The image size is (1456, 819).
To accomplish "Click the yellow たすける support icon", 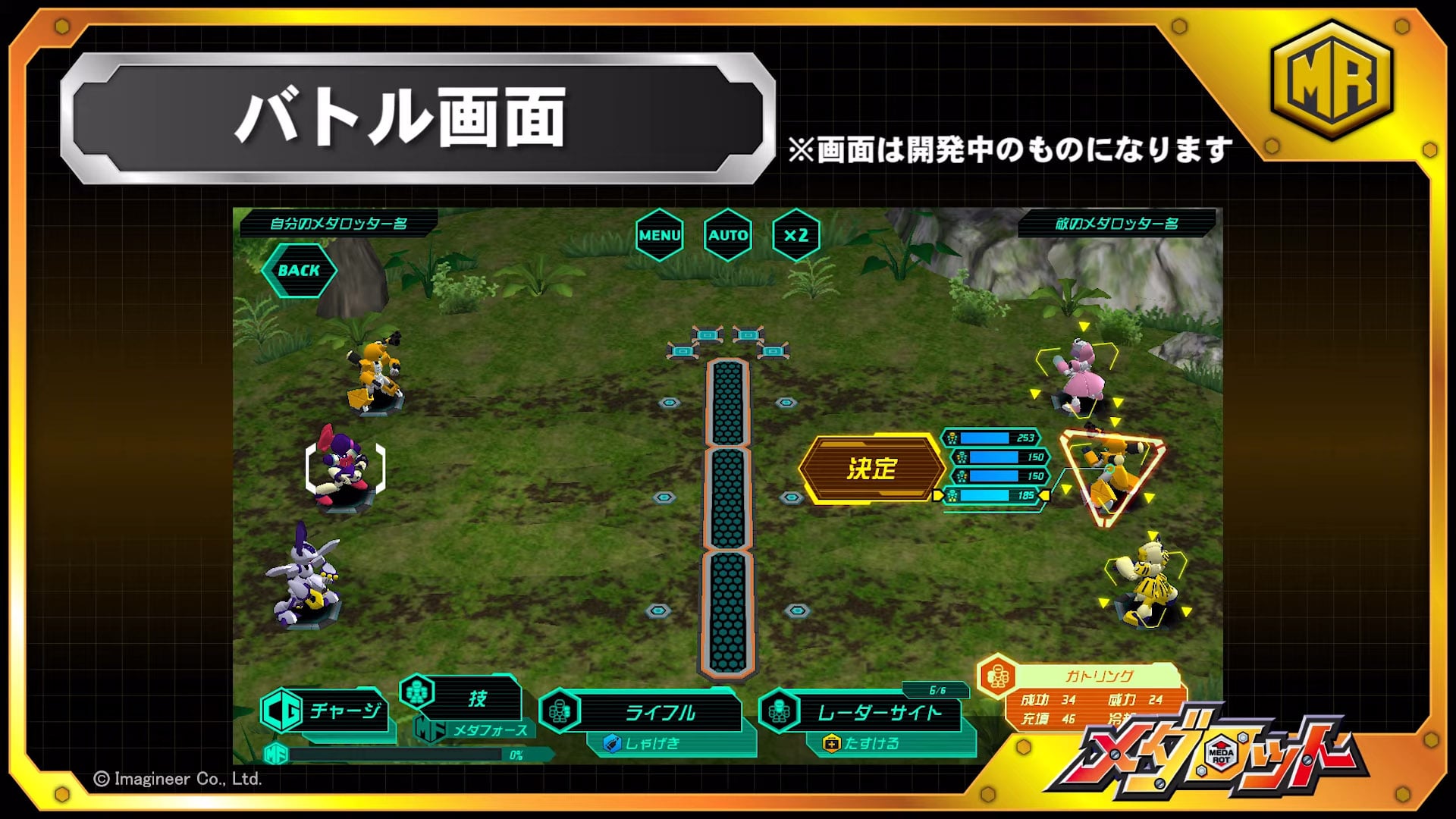I will pyautogui.click(x=830, y=744).
